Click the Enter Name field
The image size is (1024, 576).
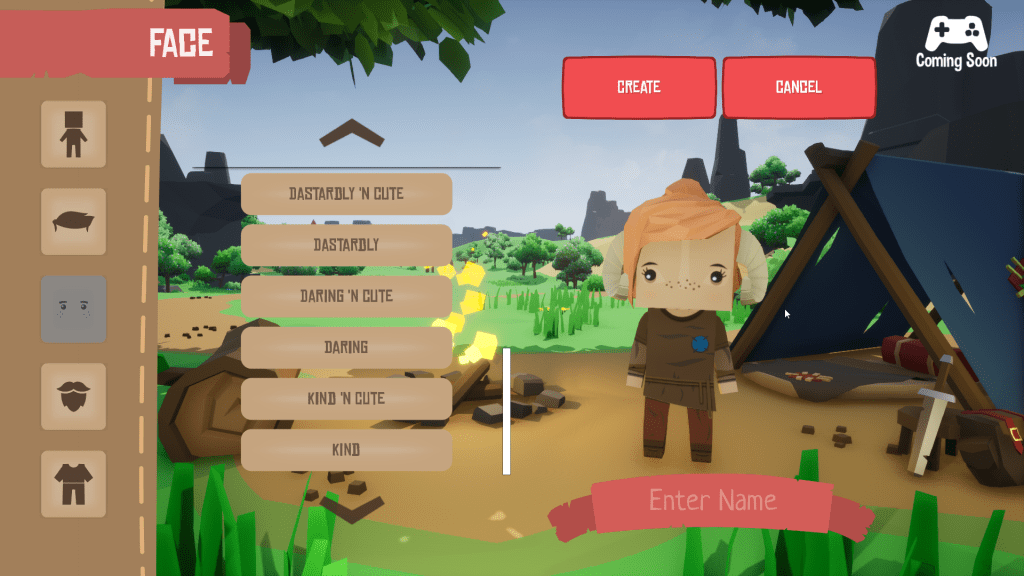tap(712, 500)
